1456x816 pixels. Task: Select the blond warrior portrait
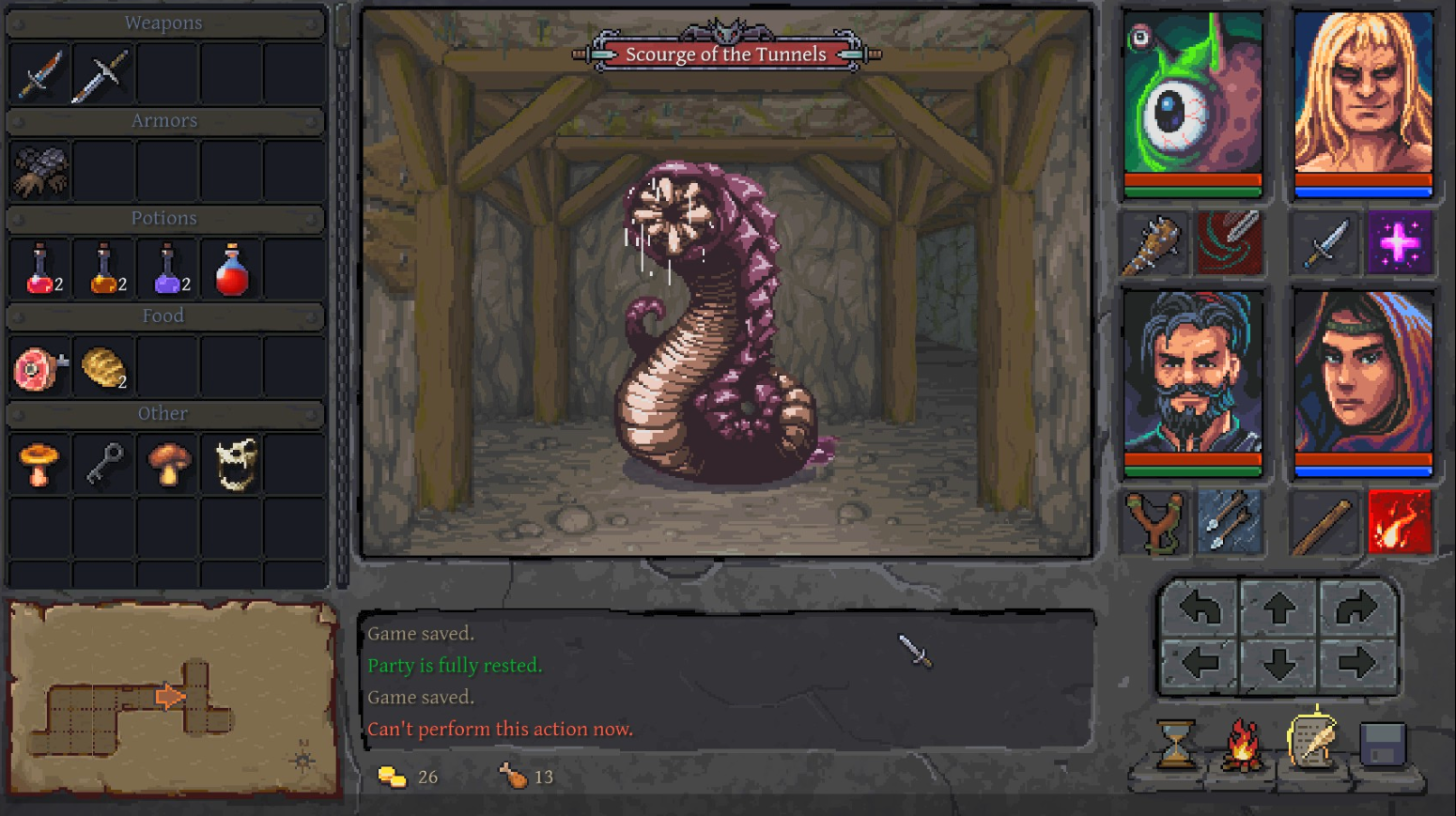(1363, 94)
